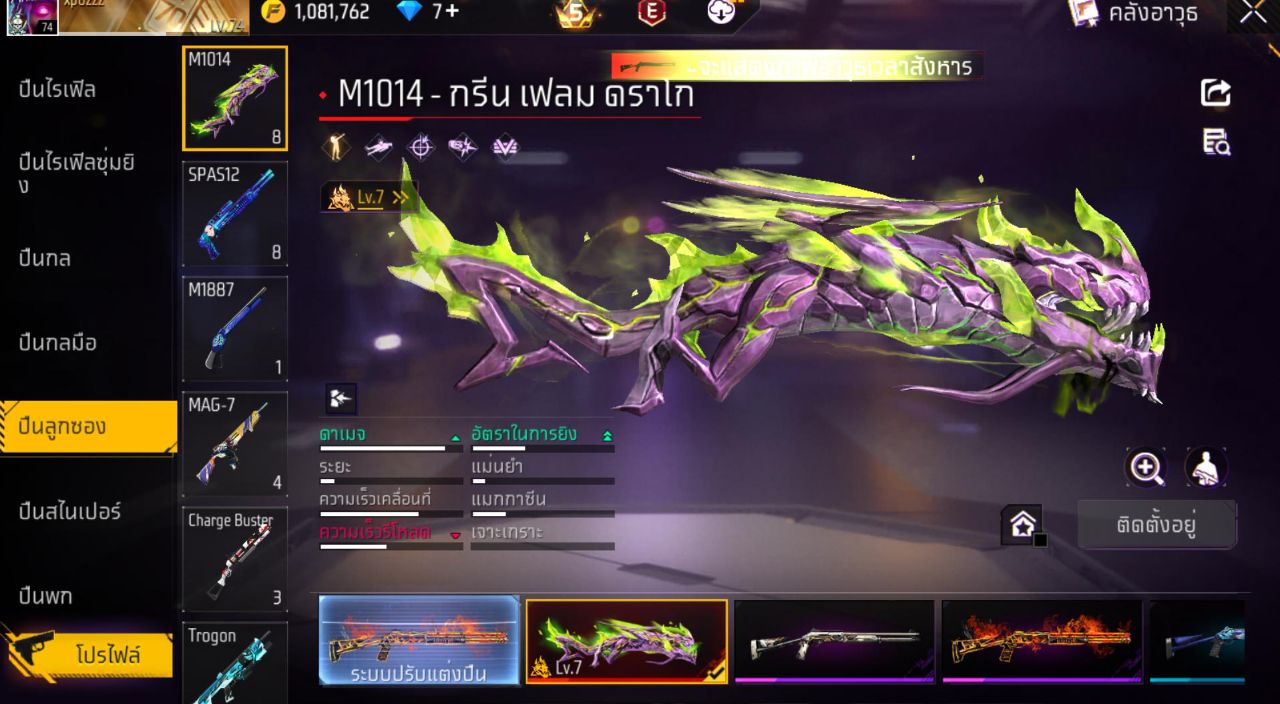Viewport: 1280px width, 704px height.
Task: Pick the M1887 shotgun from the list
Action: 235,328
